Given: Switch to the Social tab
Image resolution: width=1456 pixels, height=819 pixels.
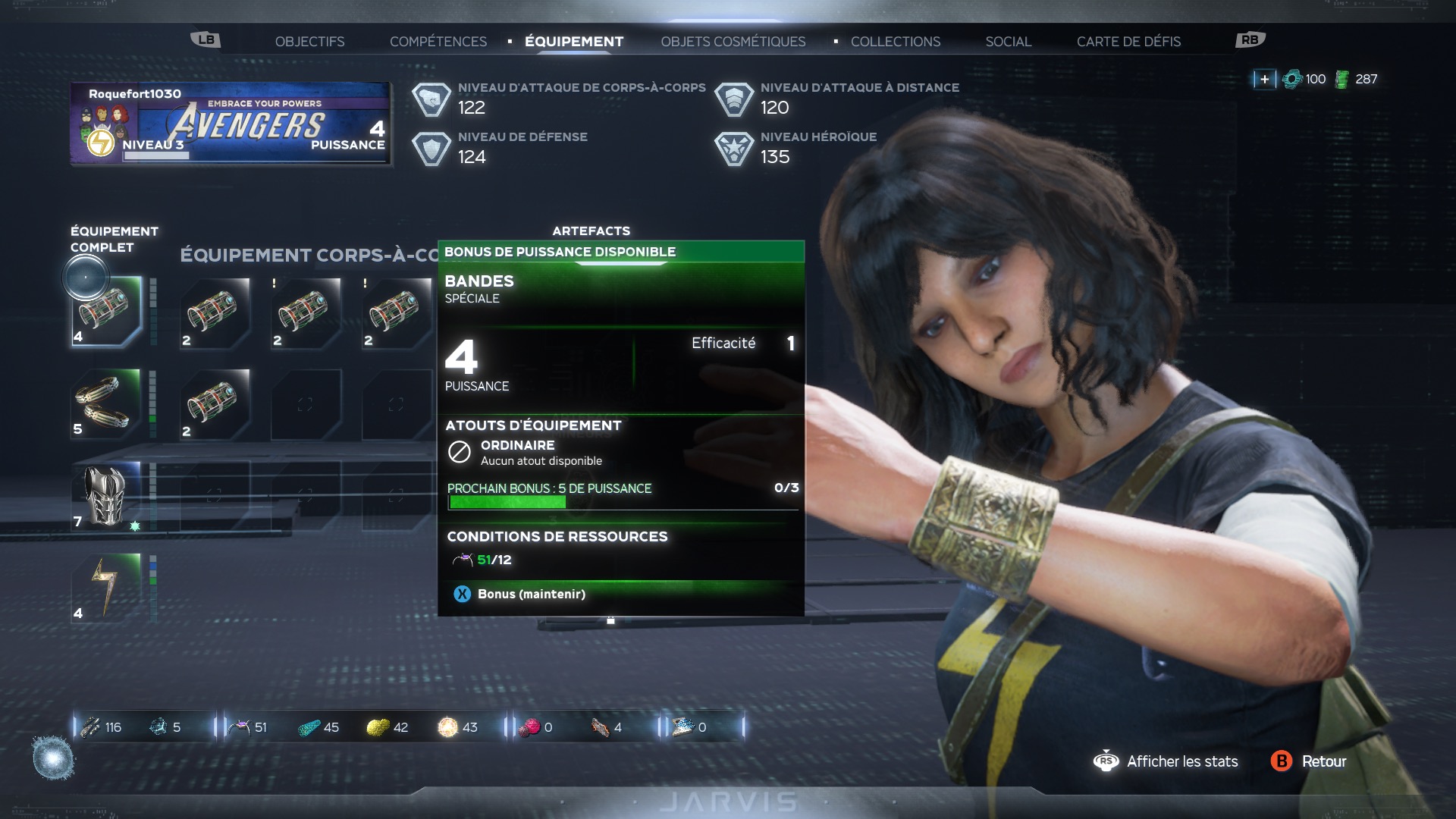Looking at the screenshot, I should [1008, 42].
